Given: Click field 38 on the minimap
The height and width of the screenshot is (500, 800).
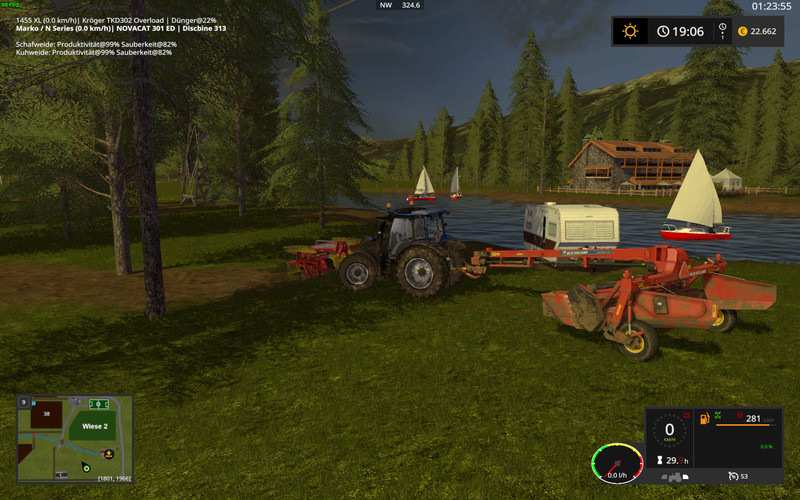Looking at the screenshot, I should pyautogui.click(x=44, y=412).
